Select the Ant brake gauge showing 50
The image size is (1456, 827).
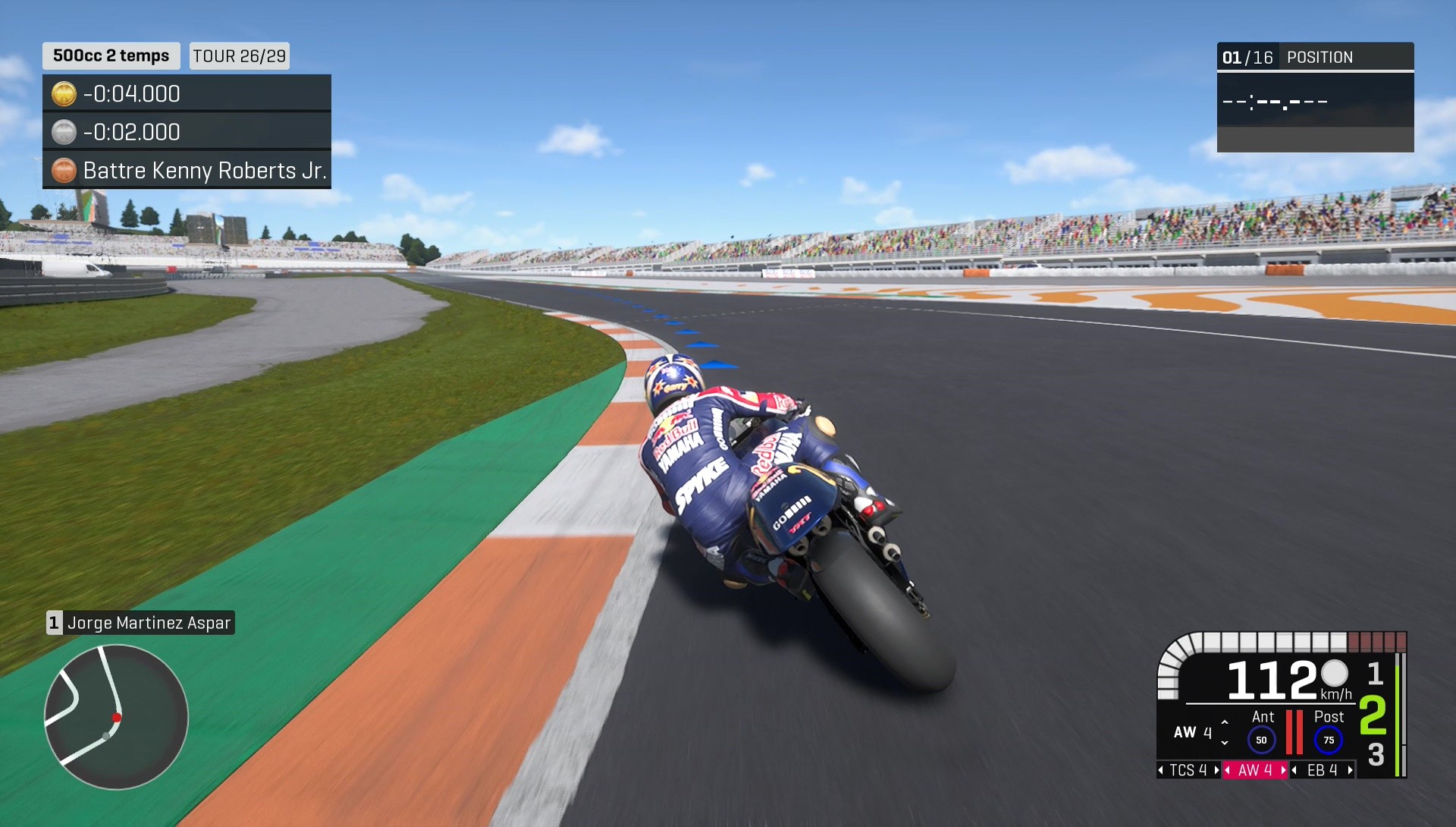[1260, 737]
